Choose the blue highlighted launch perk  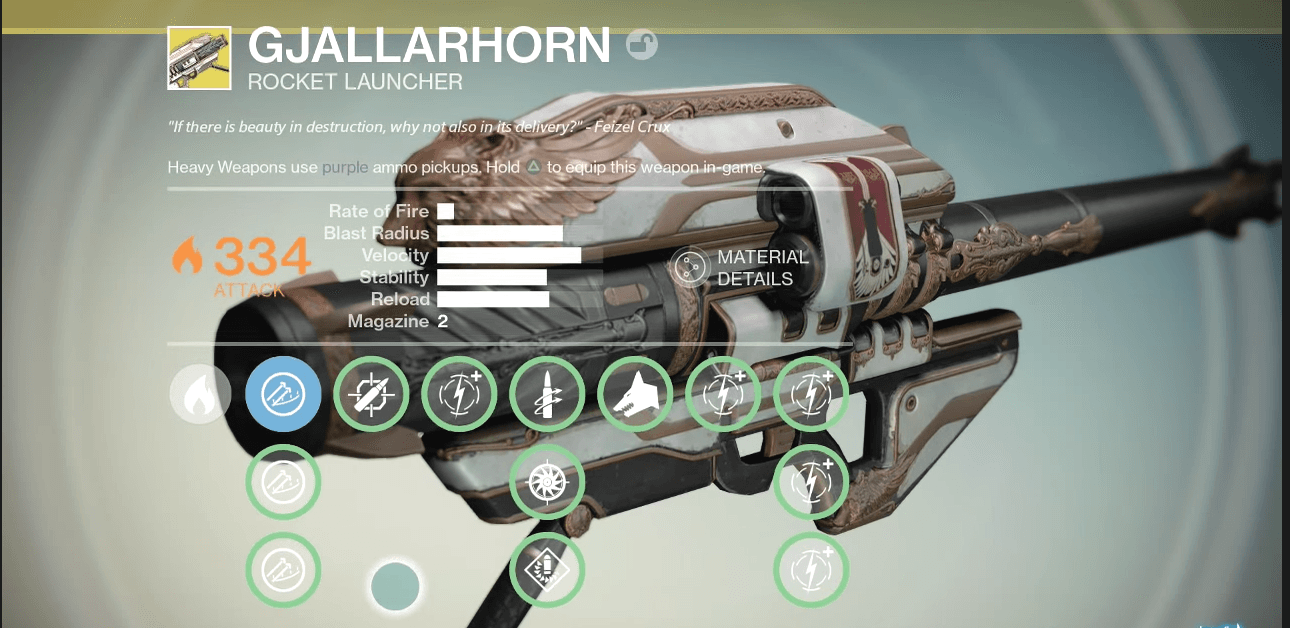tap(283, 394)
